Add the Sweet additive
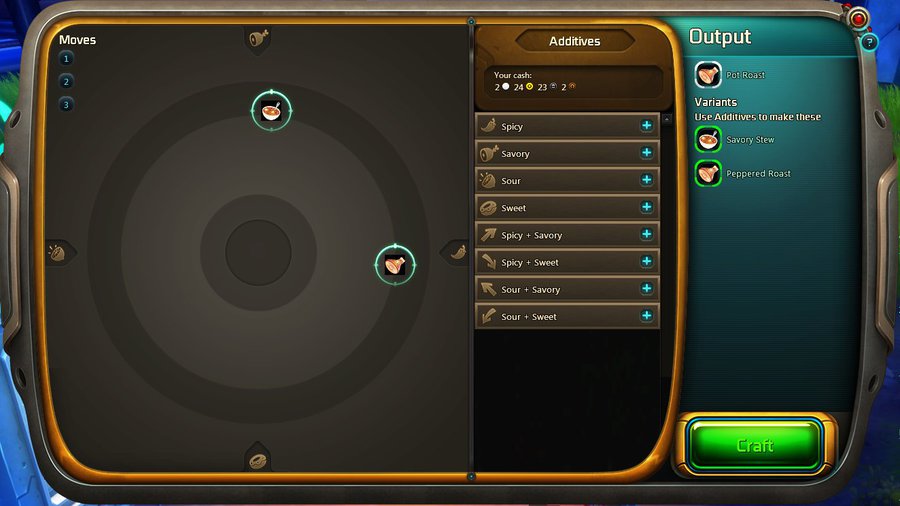Viewport: 900px width, 506px height. [646, 207]
